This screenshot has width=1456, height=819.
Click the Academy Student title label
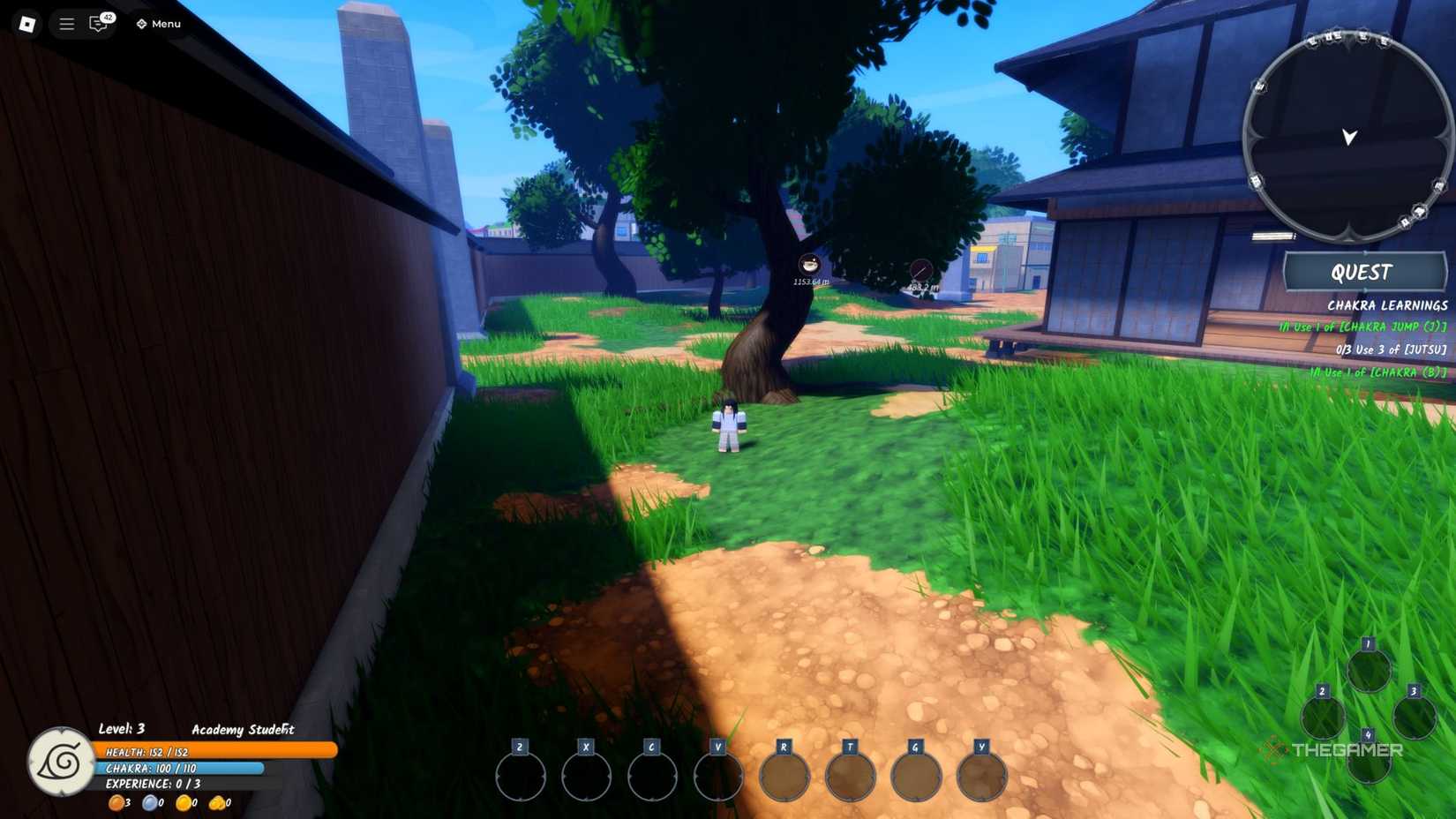(x=243, y=730)
